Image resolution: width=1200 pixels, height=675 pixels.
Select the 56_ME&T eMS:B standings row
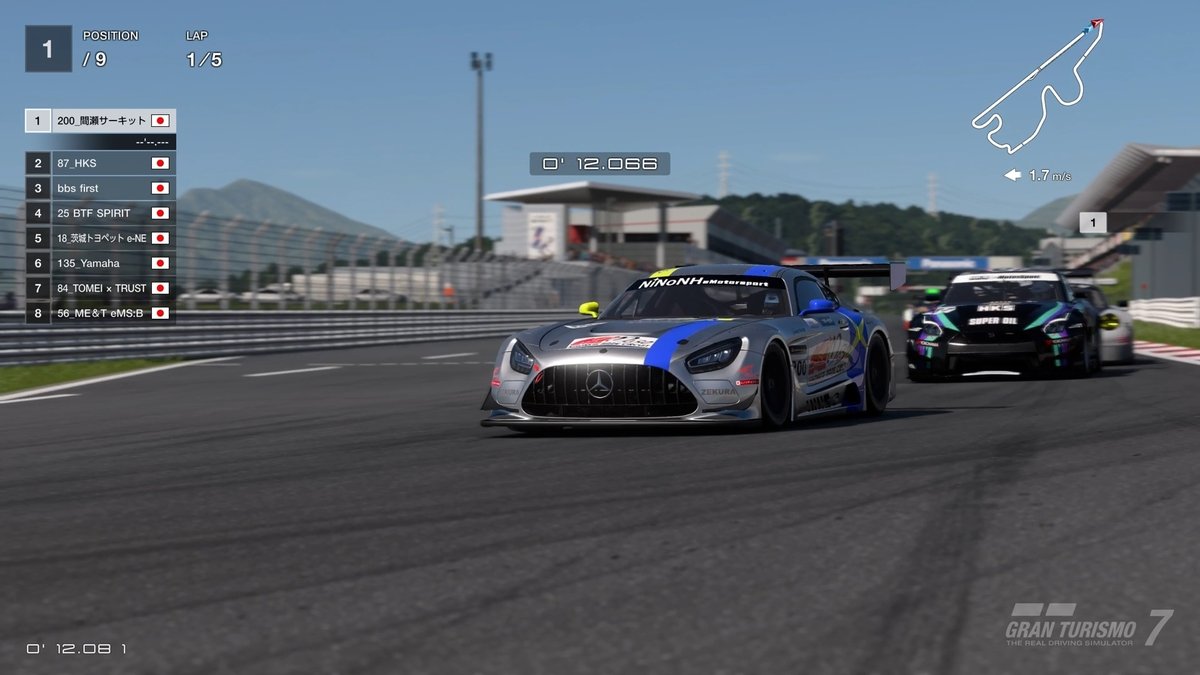pos(100,313)
